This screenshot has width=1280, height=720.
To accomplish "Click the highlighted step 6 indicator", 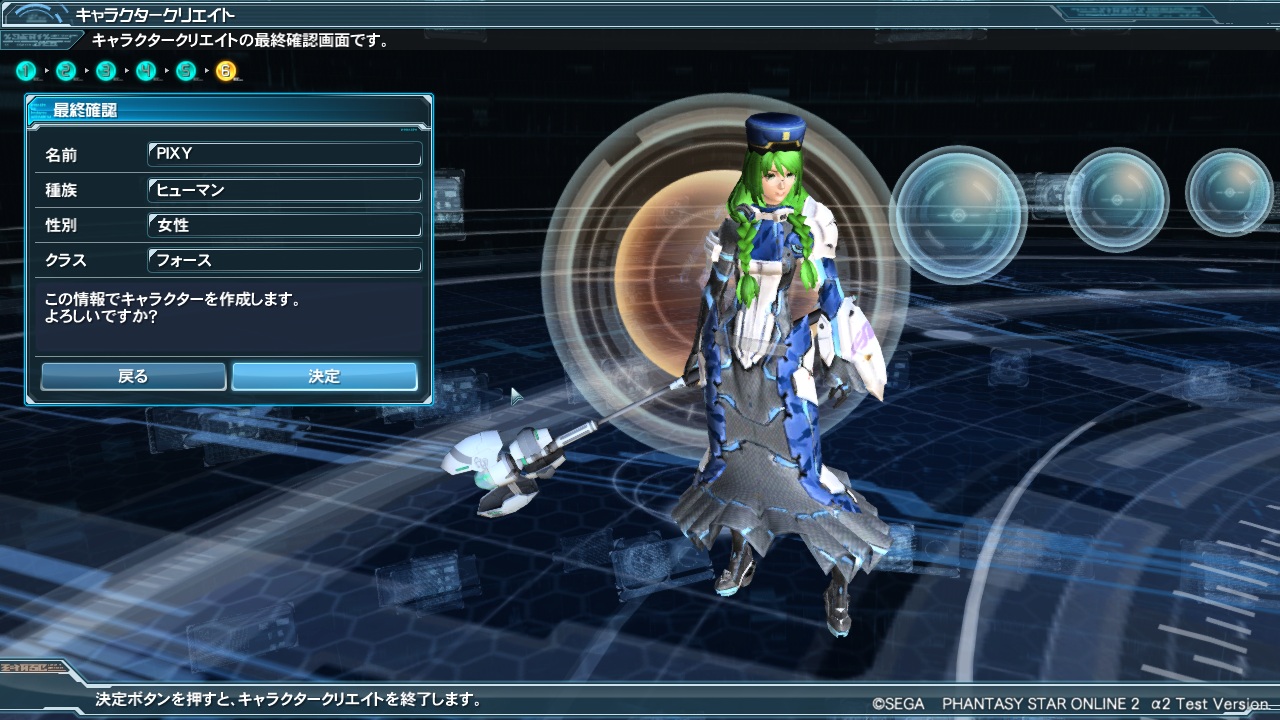I will point(227,71).
